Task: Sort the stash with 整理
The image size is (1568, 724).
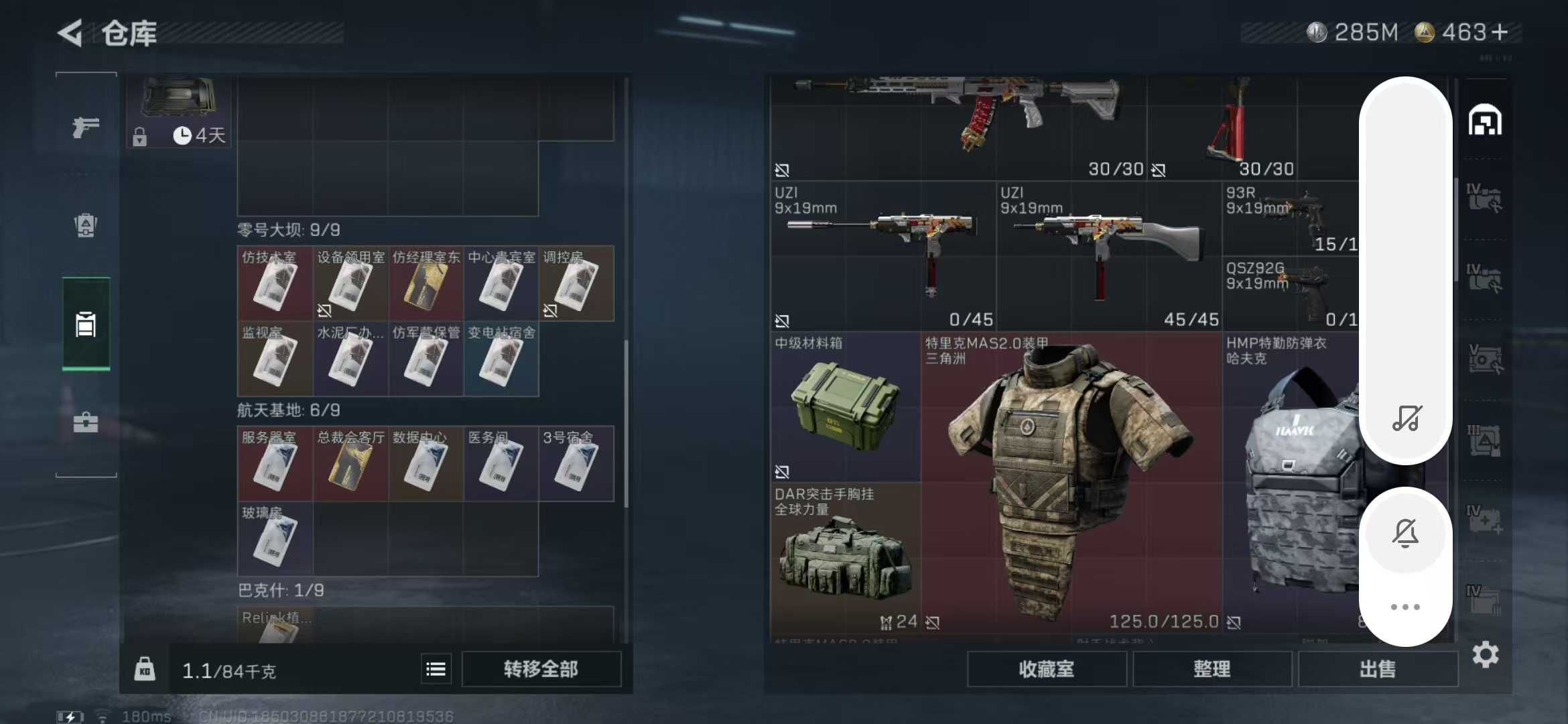Action: (1212, 669)
